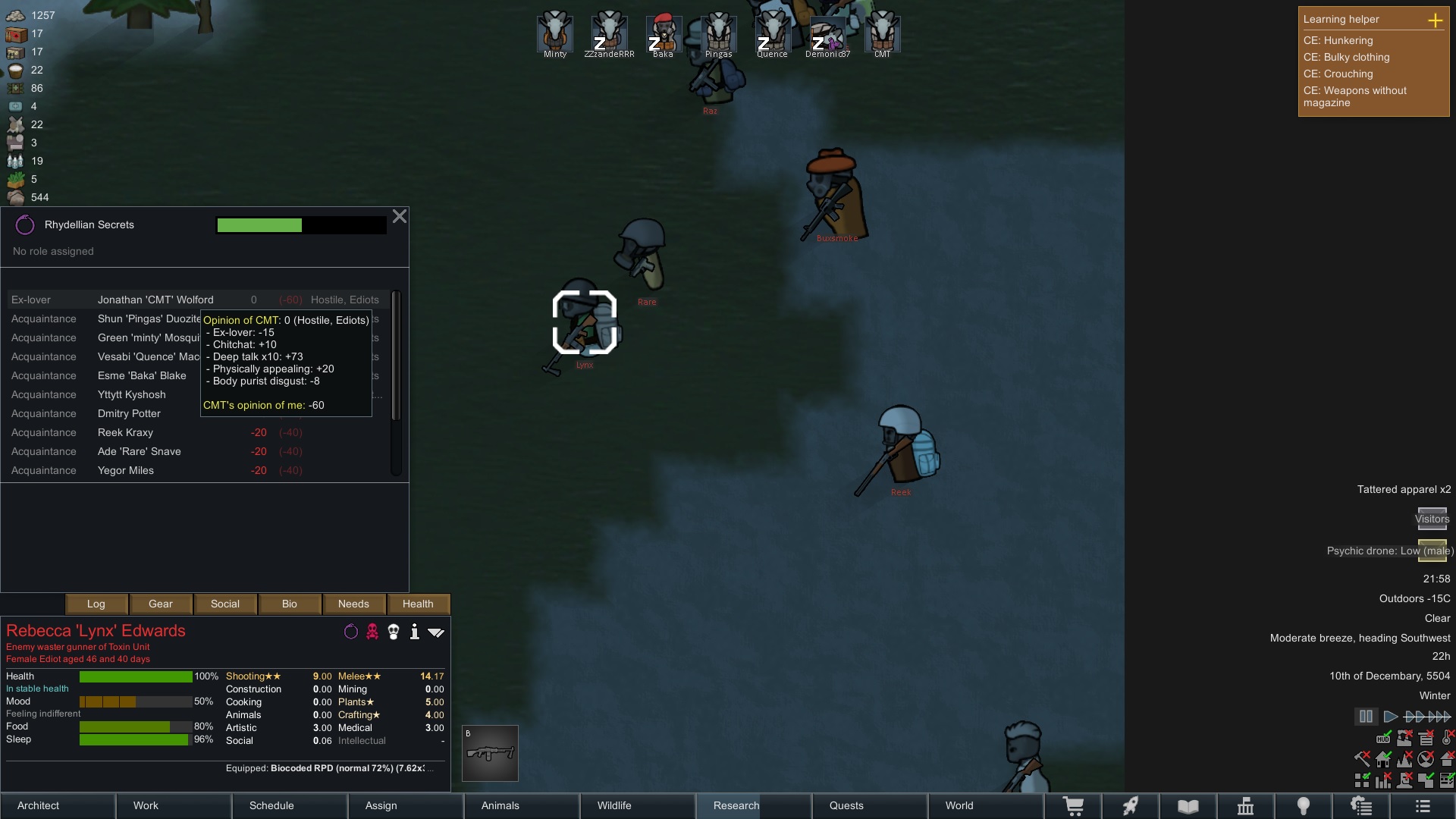
Task: Open the Research menu
Action: (752, 805)
